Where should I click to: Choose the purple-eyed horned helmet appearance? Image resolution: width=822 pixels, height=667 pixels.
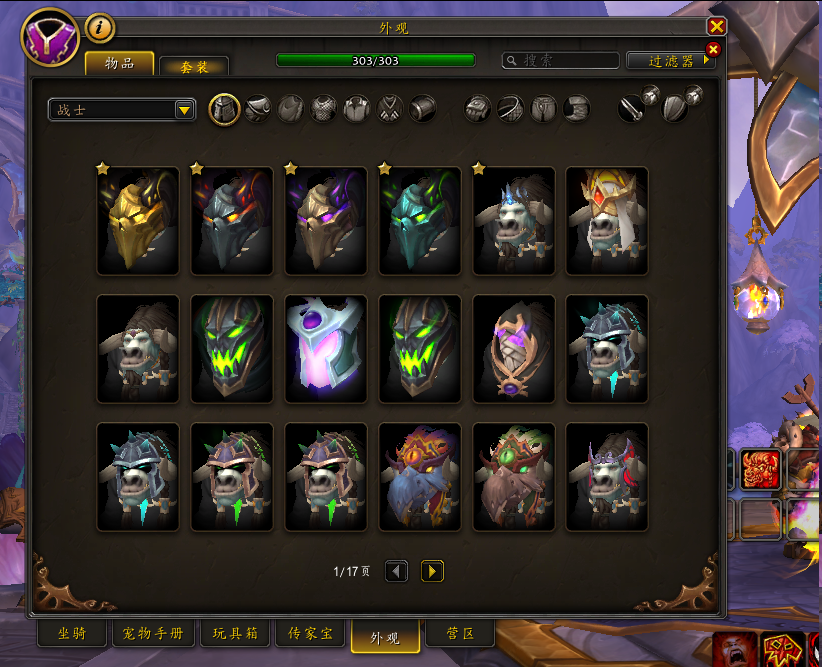pyautogui.click(x=326, y=221)
